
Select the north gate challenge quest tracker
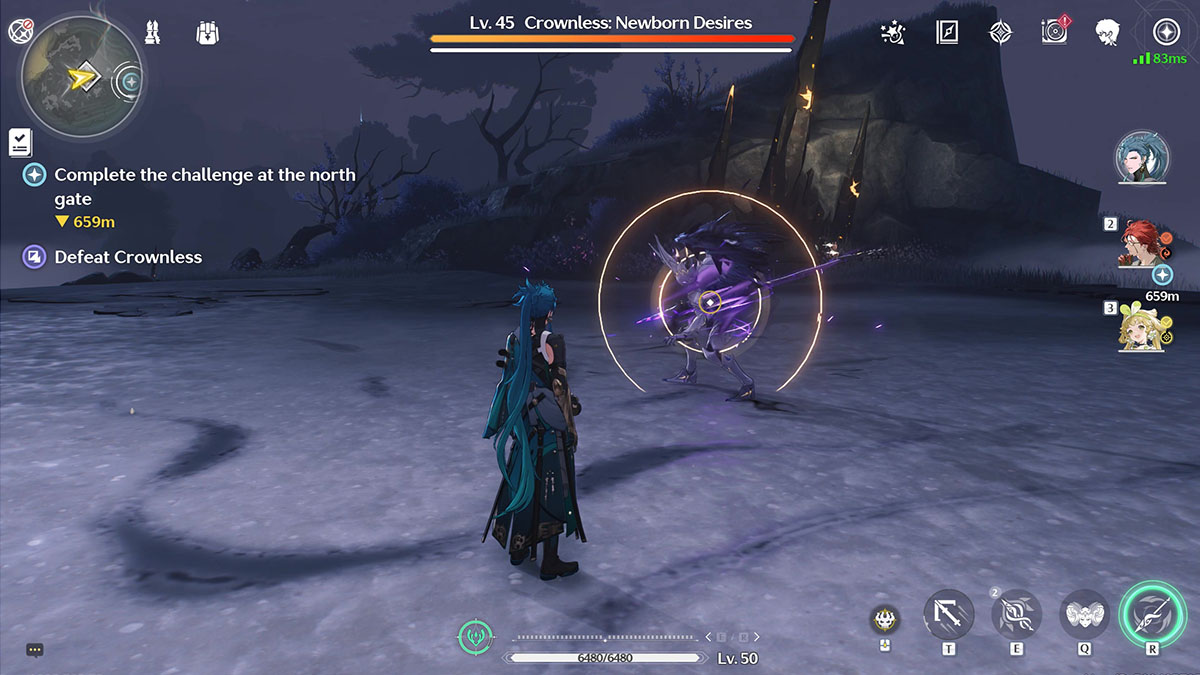[204, 186]
